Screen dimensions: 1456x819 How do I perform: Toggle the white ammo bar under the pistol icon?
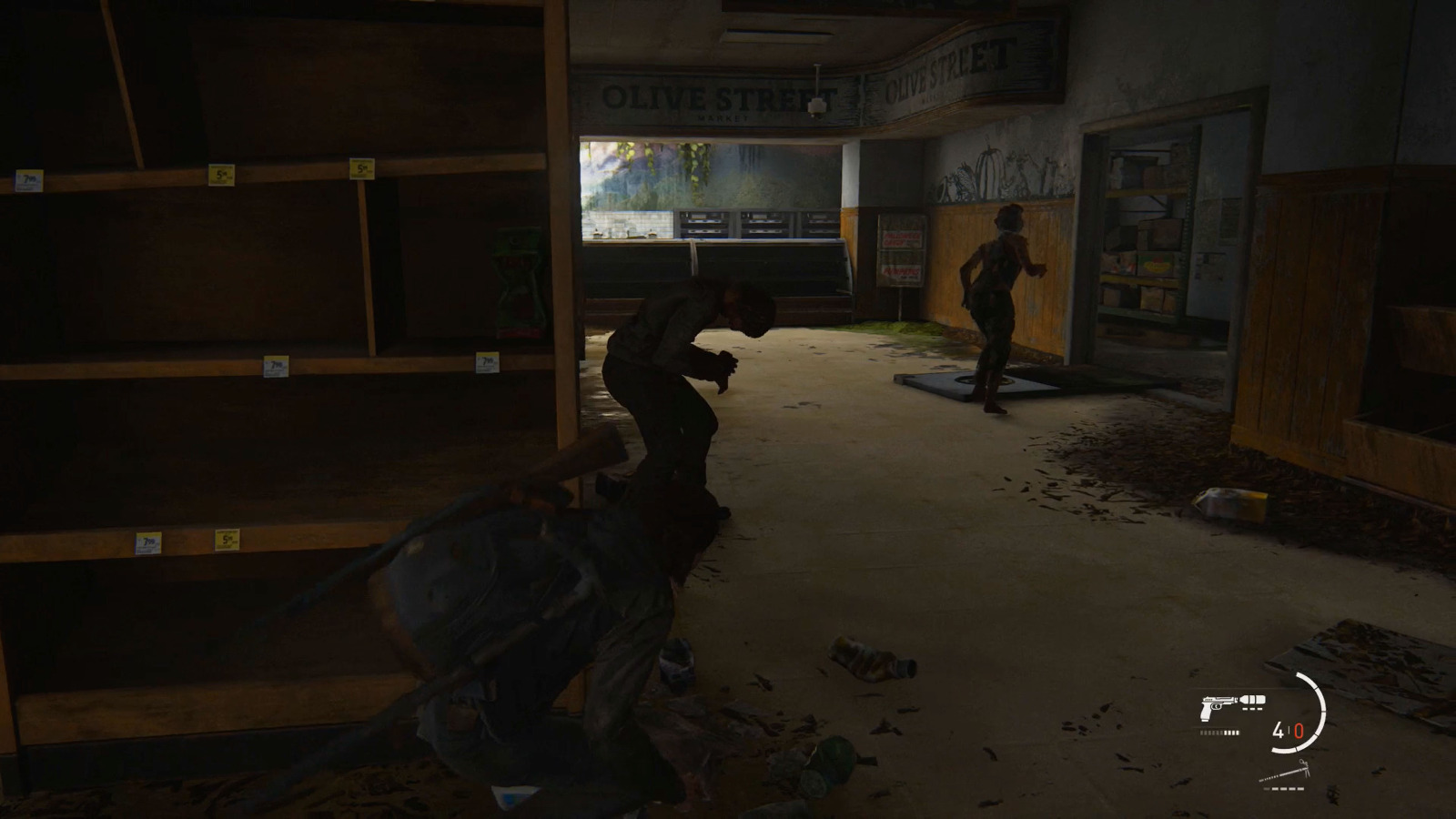click(1219, 732)
